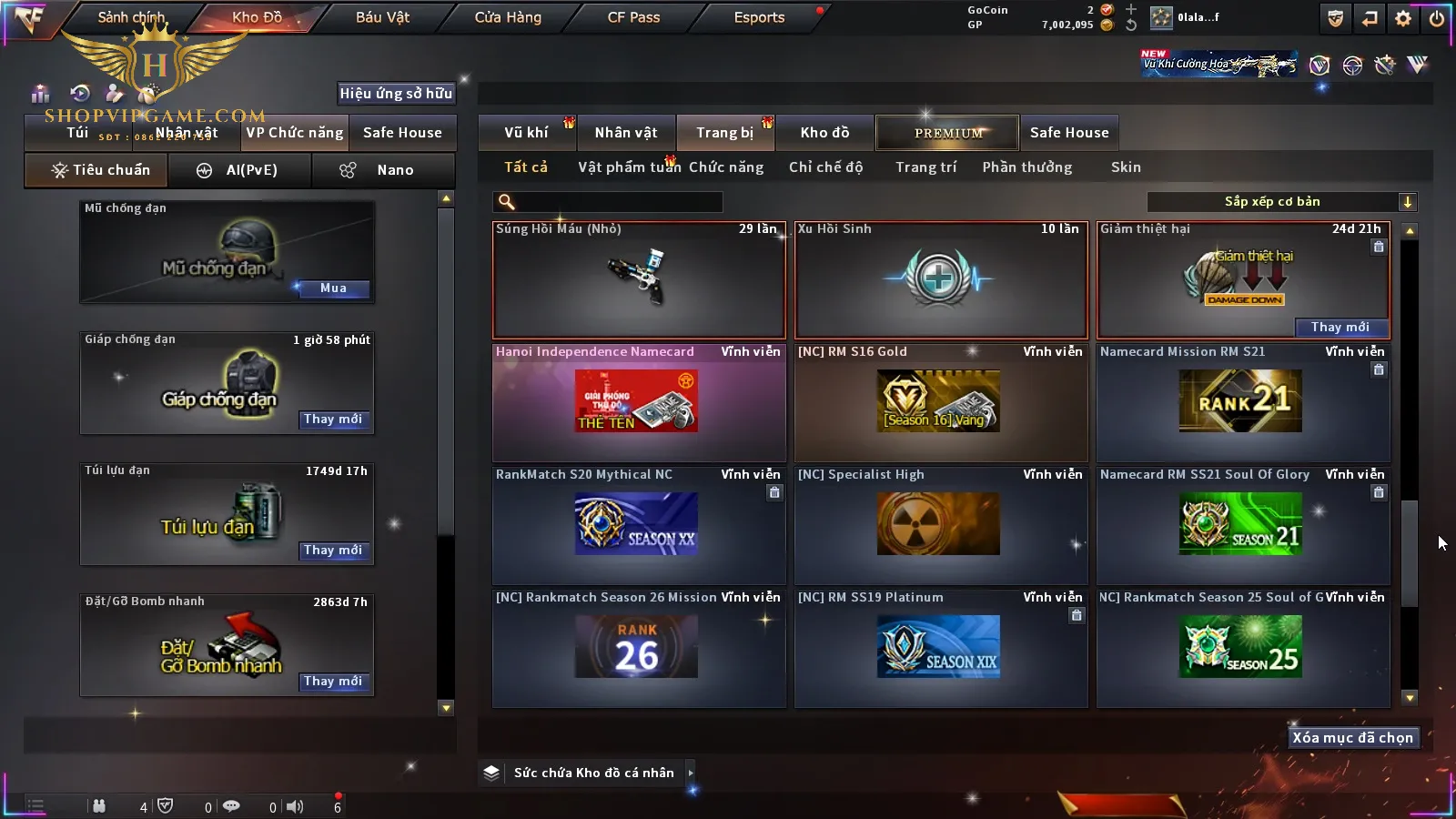Select the Hanoi Independence Namecard

(638, 402)
